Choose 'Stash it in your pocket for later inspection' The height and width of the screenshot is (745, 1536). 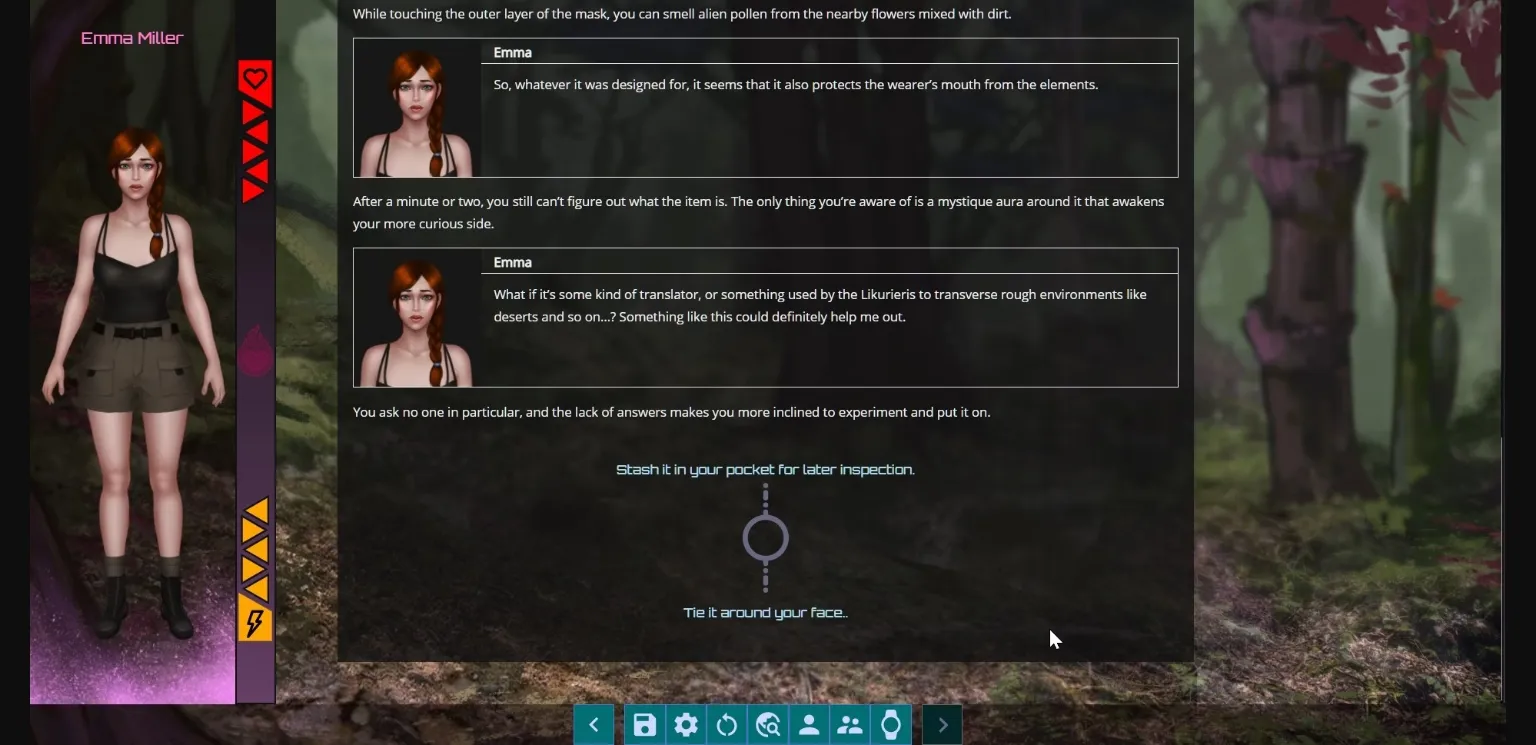click(x=765, y=469)
